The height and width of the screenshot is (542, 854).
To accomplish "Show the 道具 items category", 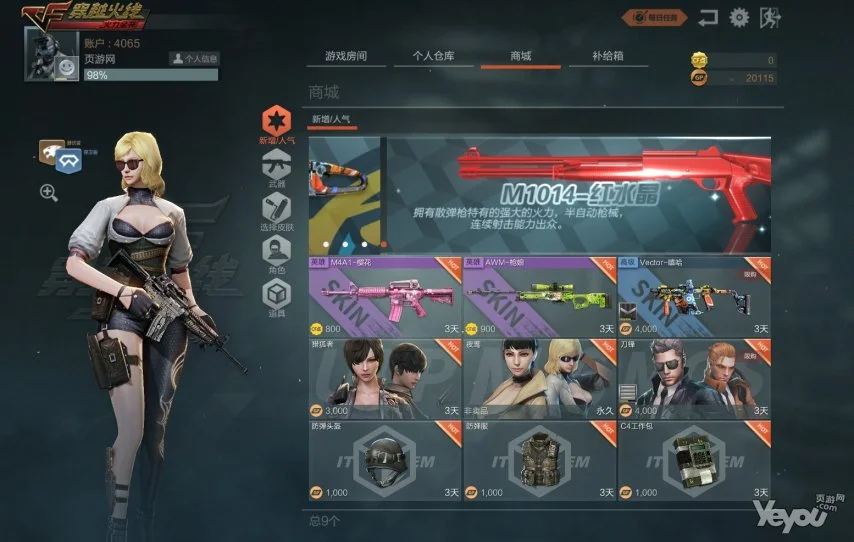I will click(276, 298).
